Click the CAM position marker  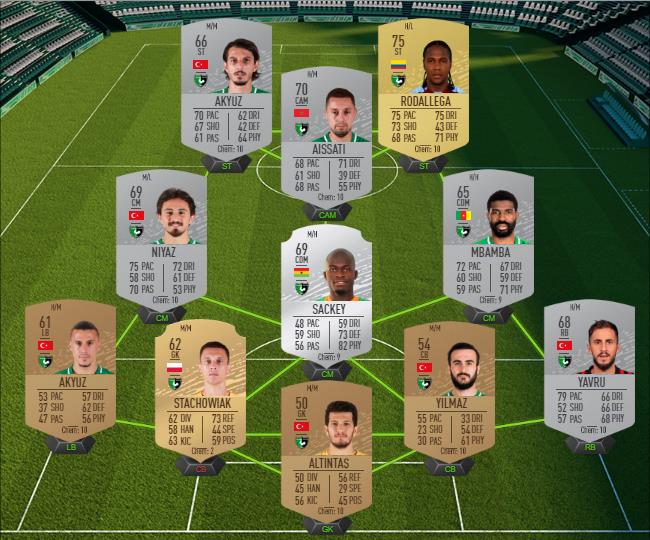[x=327, y=213]
